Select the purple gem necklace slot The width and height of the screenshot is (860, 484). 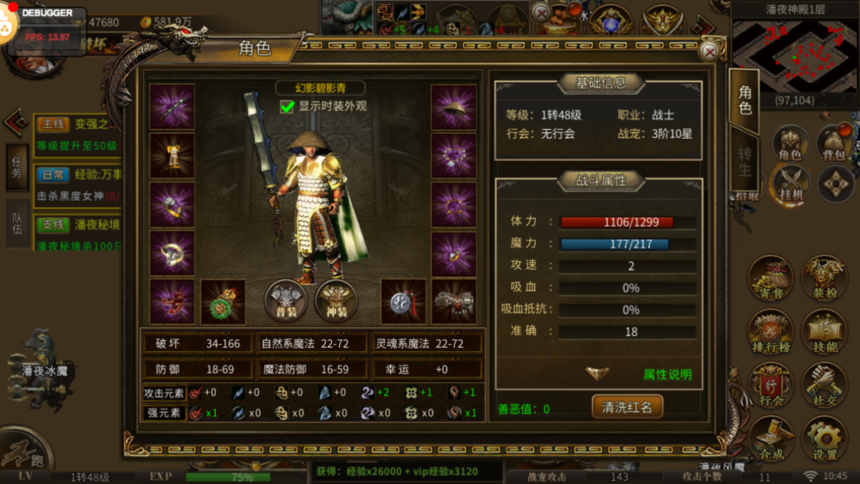click(x=453, y=155)
